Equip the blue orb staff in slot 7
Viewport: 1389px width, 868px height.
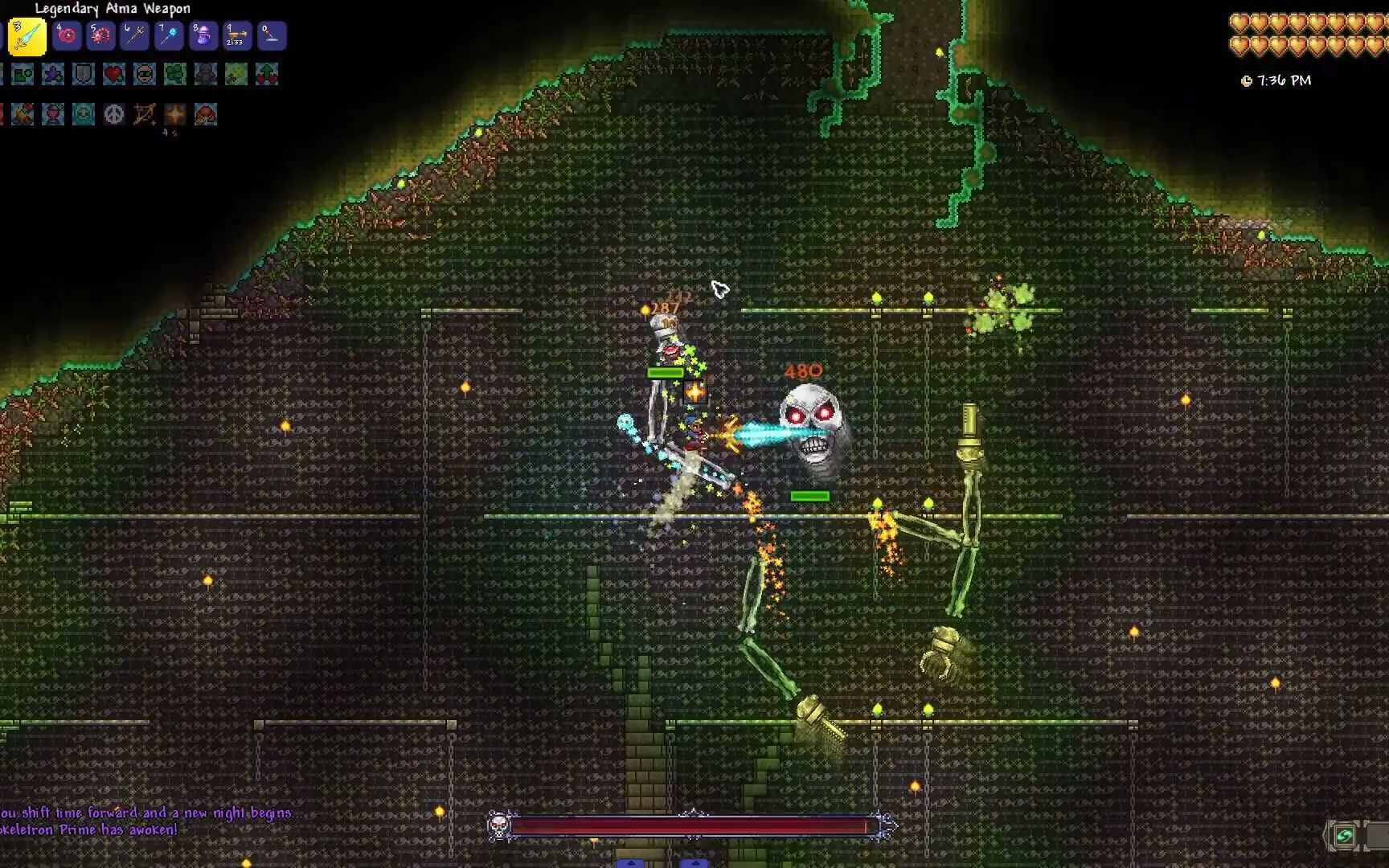coord(169,36)
